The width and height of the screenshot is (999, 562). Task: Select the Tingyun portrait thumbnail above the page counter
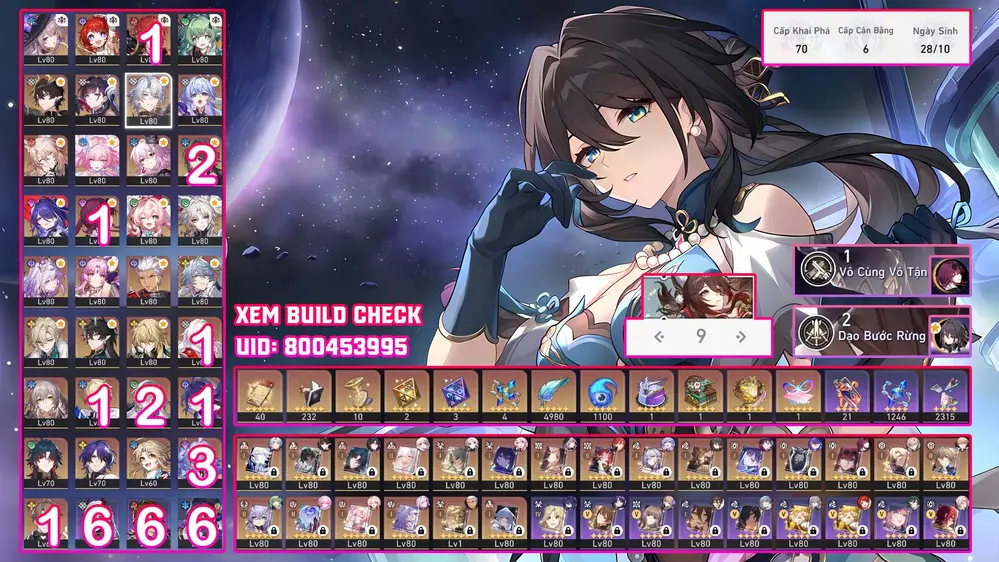point(698,298)
